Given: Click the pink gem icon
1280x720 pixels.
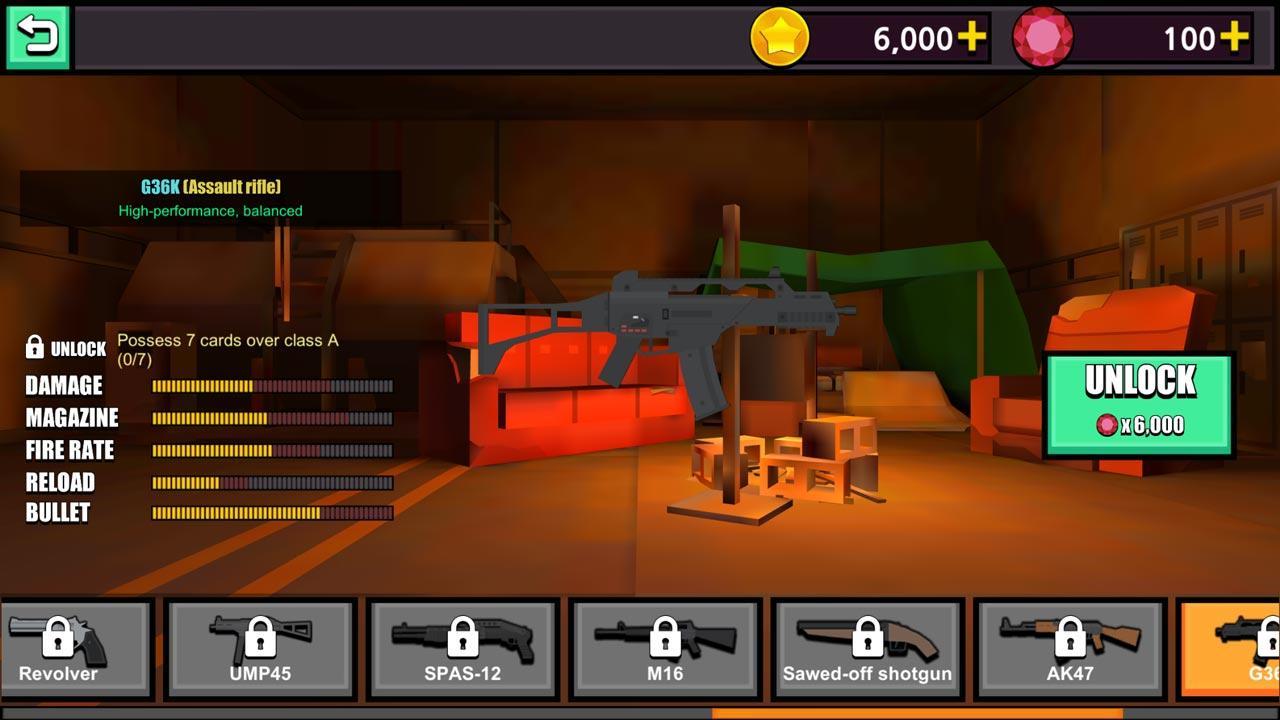Looking at the screenshot, I should 1044,39.
